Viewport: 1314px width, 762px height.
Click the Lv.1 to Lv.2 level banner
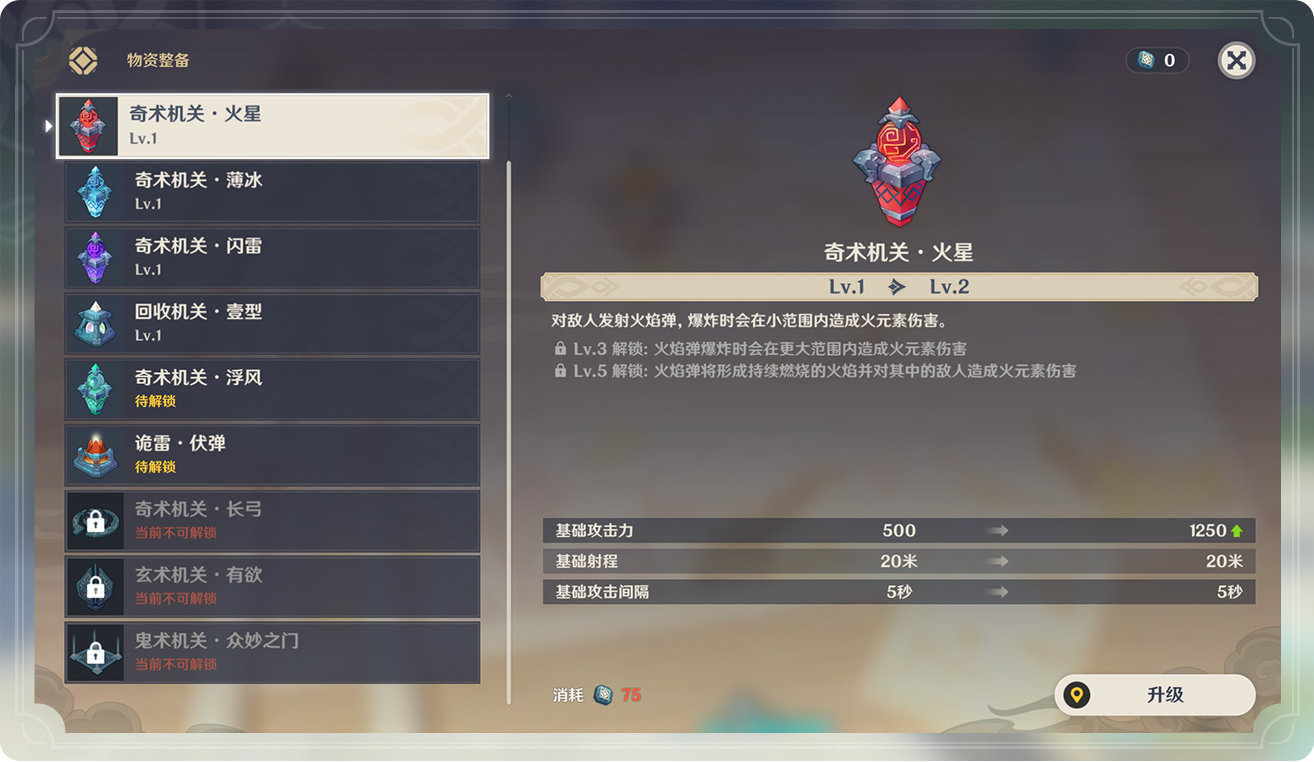coord(898,286)
